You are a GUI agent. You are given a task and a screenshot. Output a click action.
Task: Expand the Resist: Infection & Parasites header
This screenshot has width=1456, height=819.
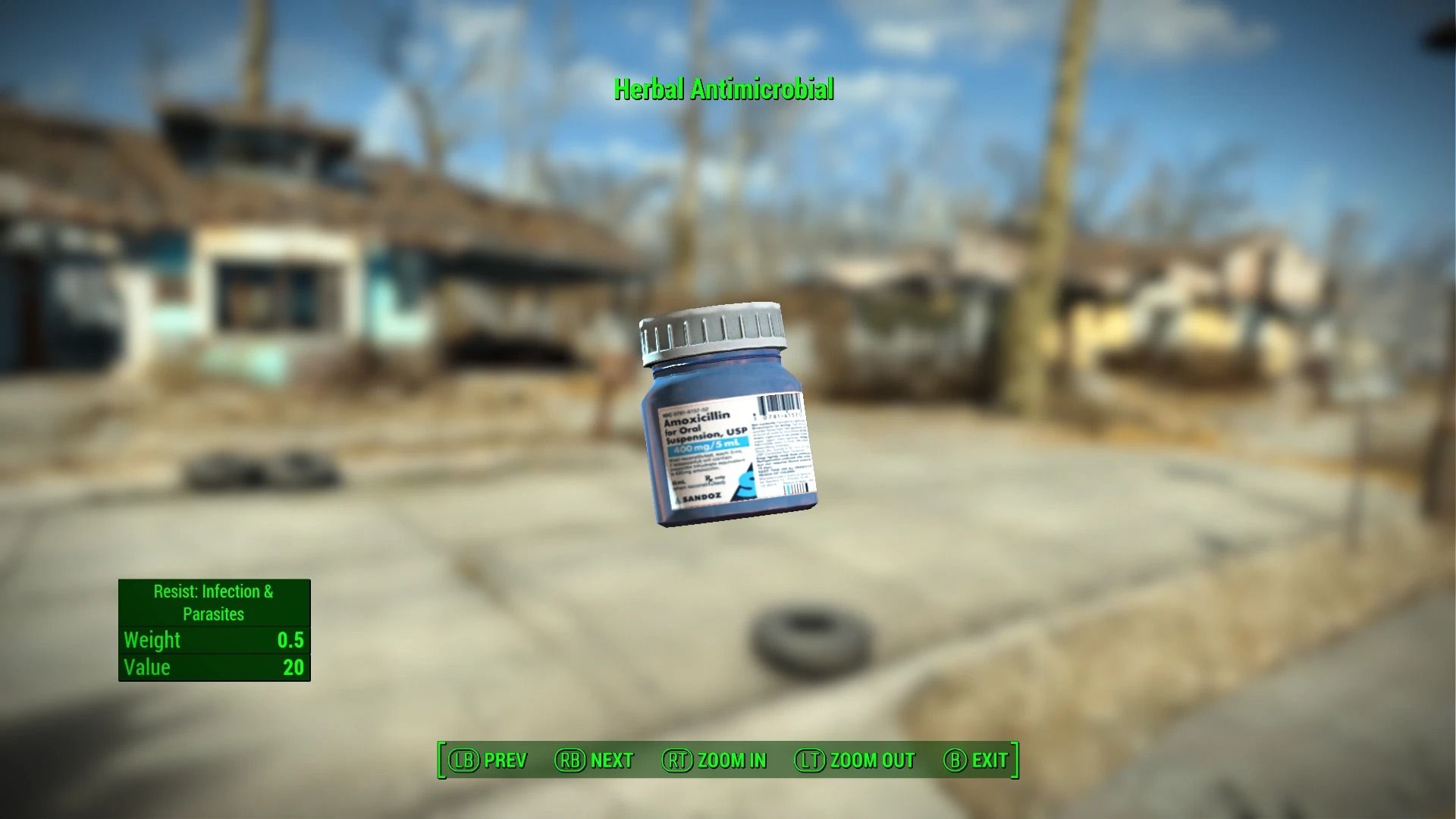pyautogui.click(x=214, y=602)
